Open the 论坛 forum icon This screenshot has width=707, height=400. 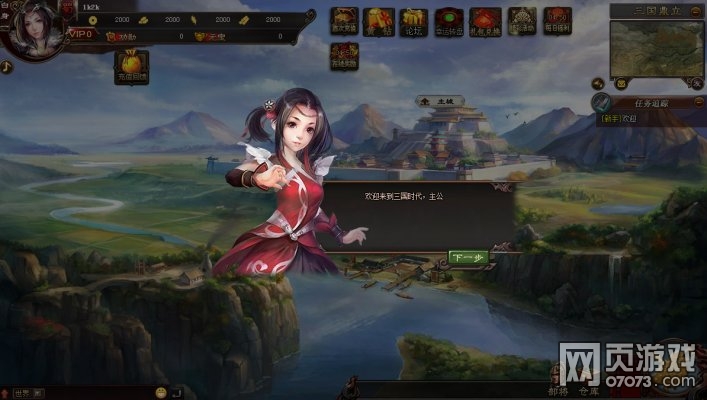(412, 21)
